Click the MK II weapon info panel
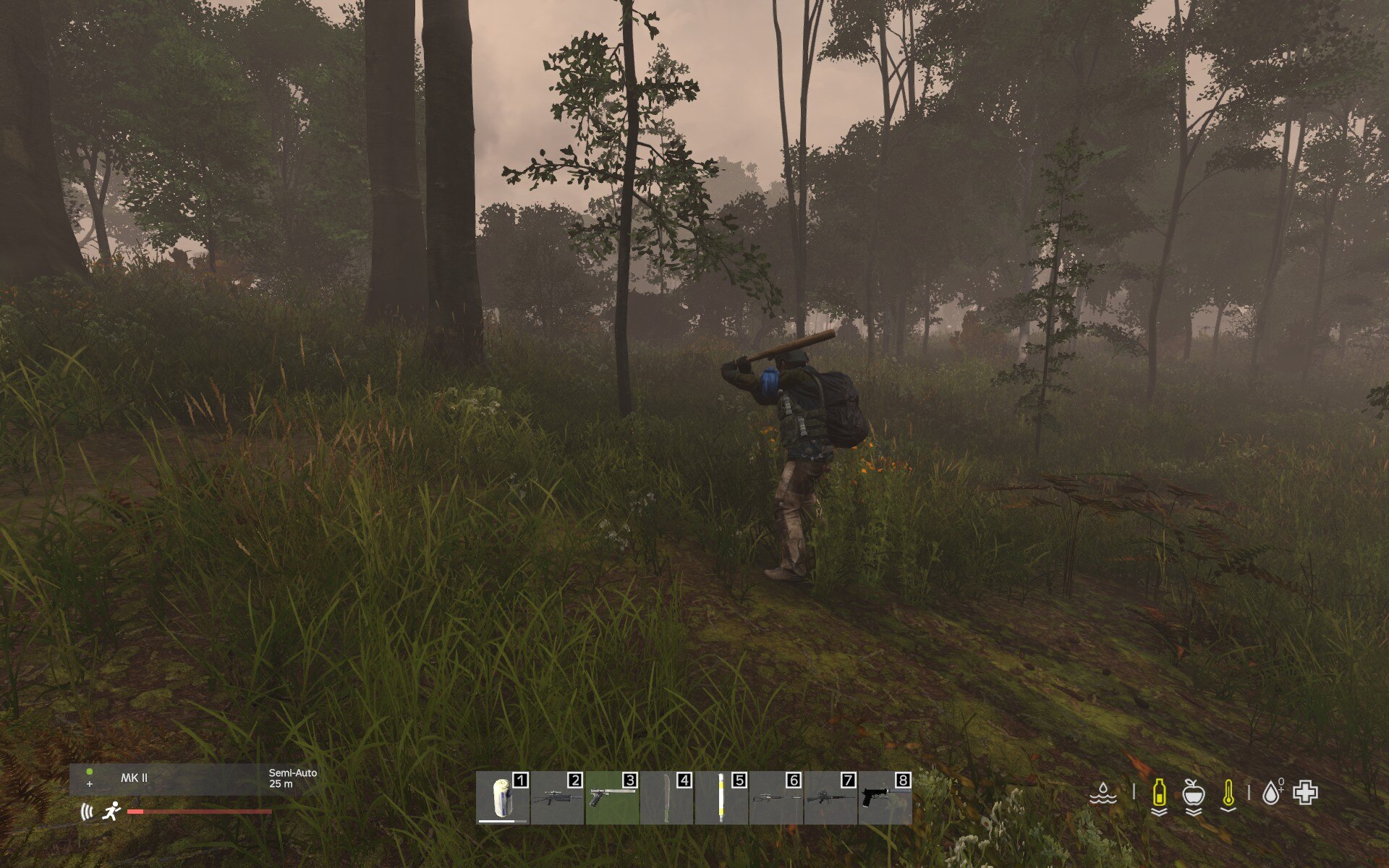 pos(165,779)
